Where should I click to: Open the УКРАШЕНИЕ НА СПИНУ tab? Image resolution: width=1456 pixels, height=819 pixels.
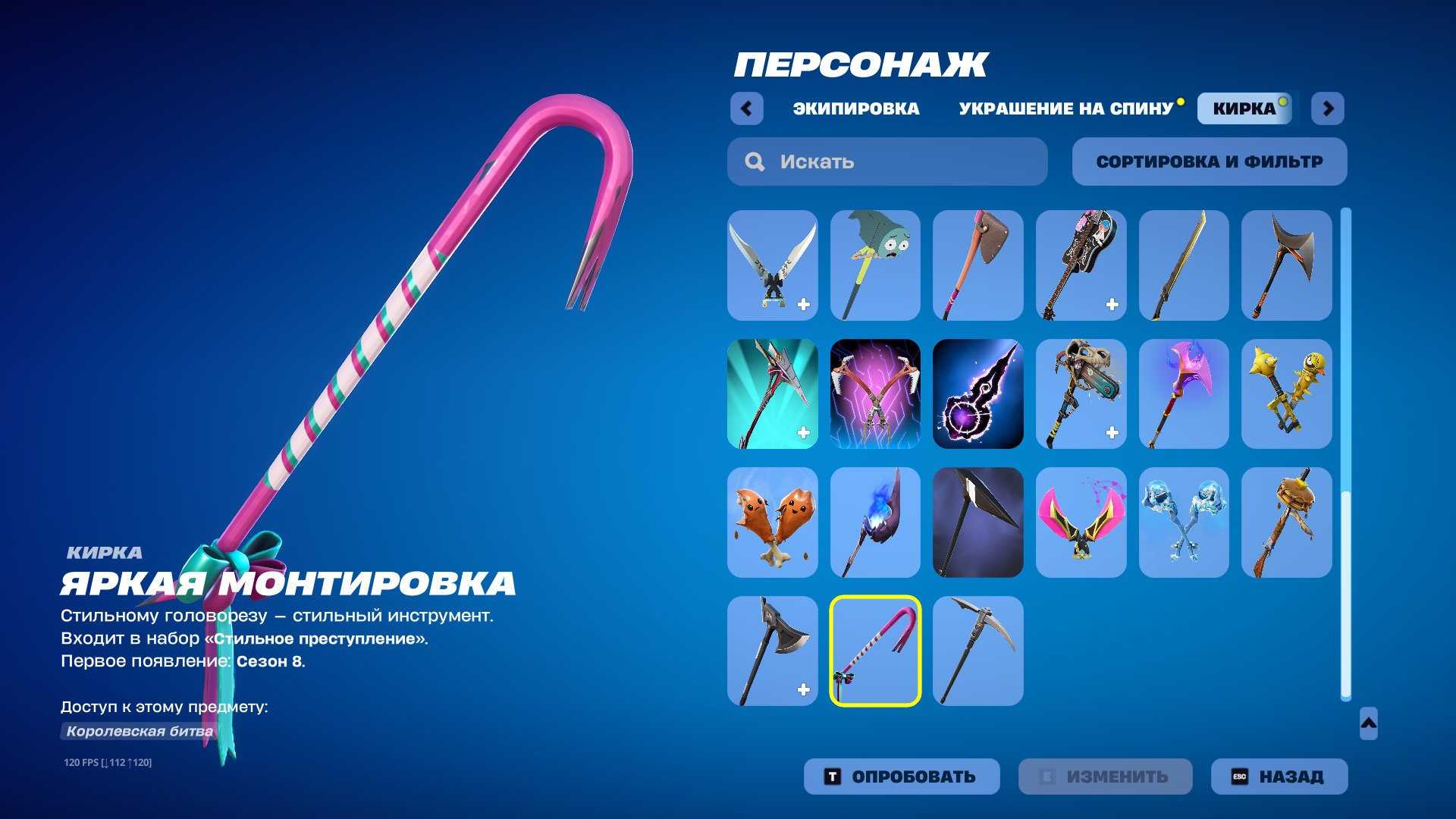coord(1065,108)
